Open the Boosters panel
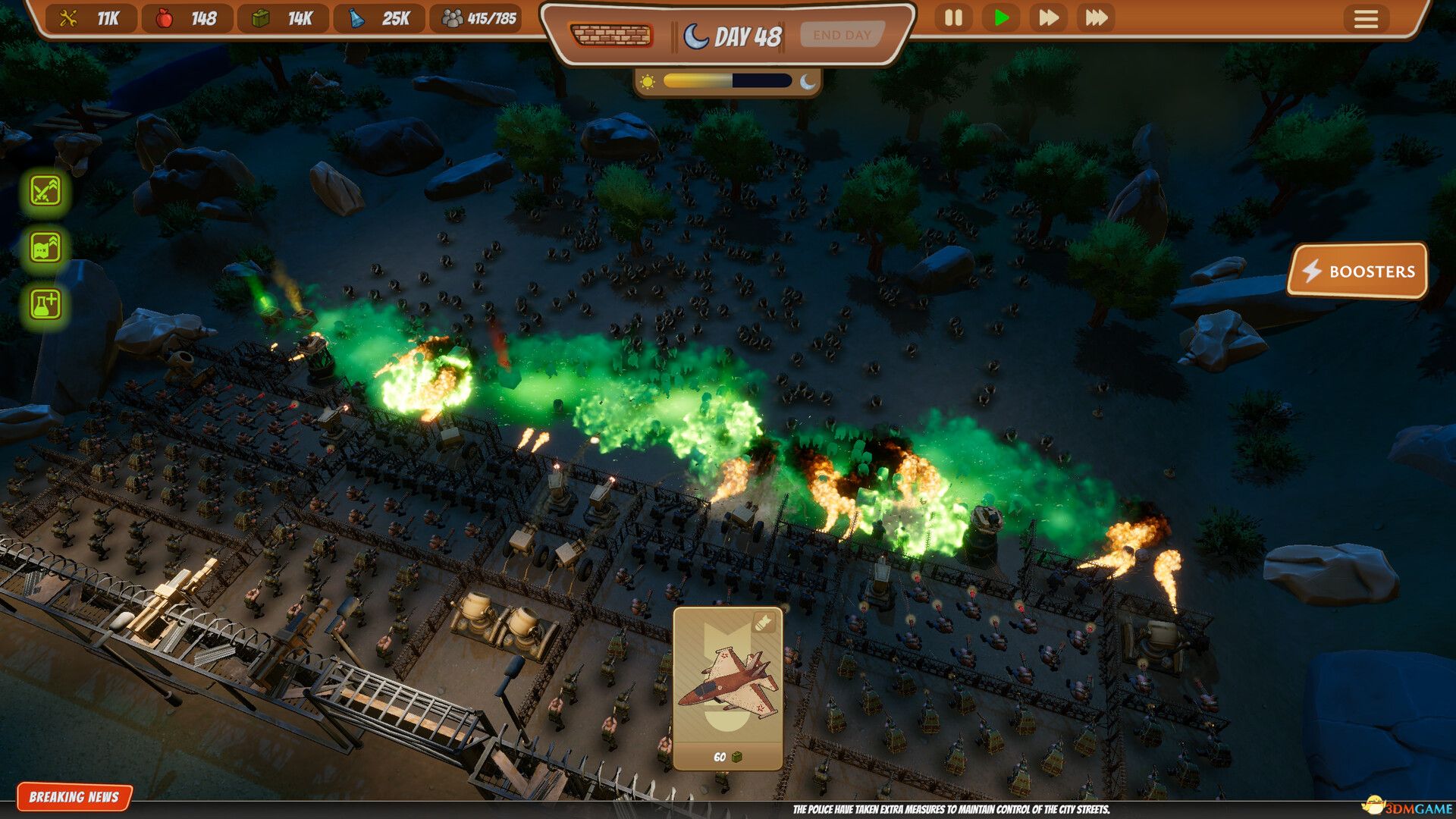The height and width of the screenshot is (819, 1456). 1357,271
